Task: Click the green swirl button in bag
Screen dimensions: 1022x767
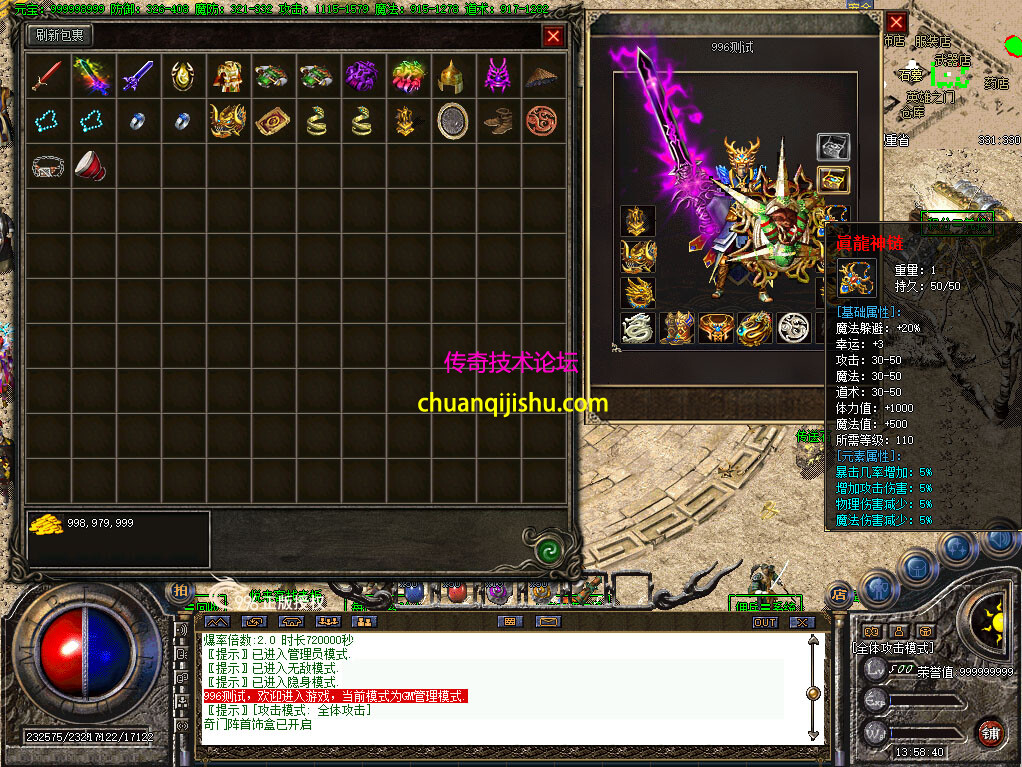Action: pos(546,550)
